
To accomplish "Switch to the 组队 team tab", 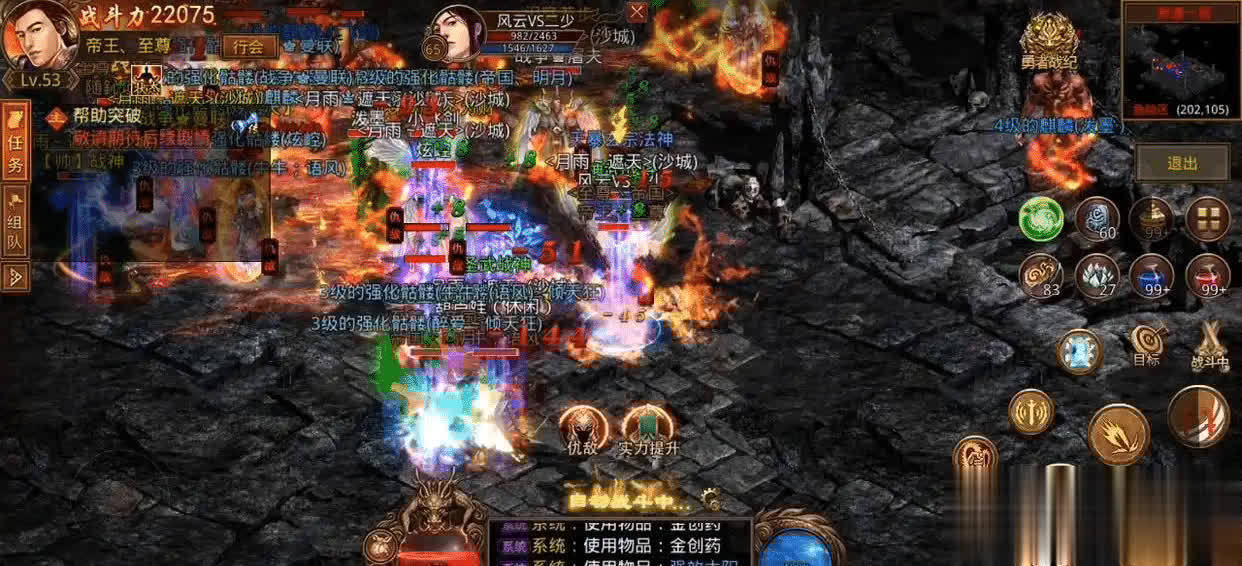I will point(15,230).
